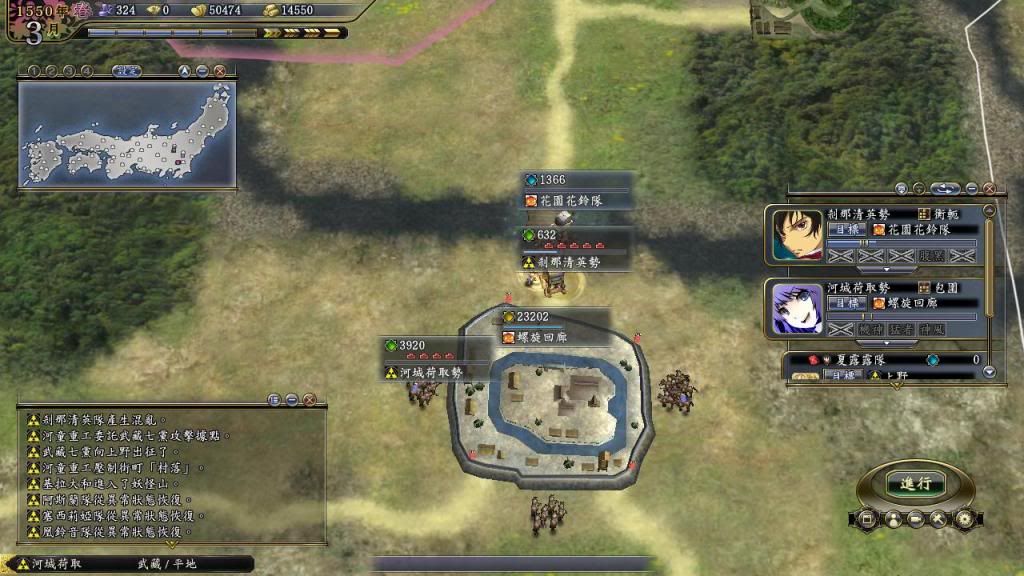
Task: Select minimap preset number 4
Action: tap(87, 71)
